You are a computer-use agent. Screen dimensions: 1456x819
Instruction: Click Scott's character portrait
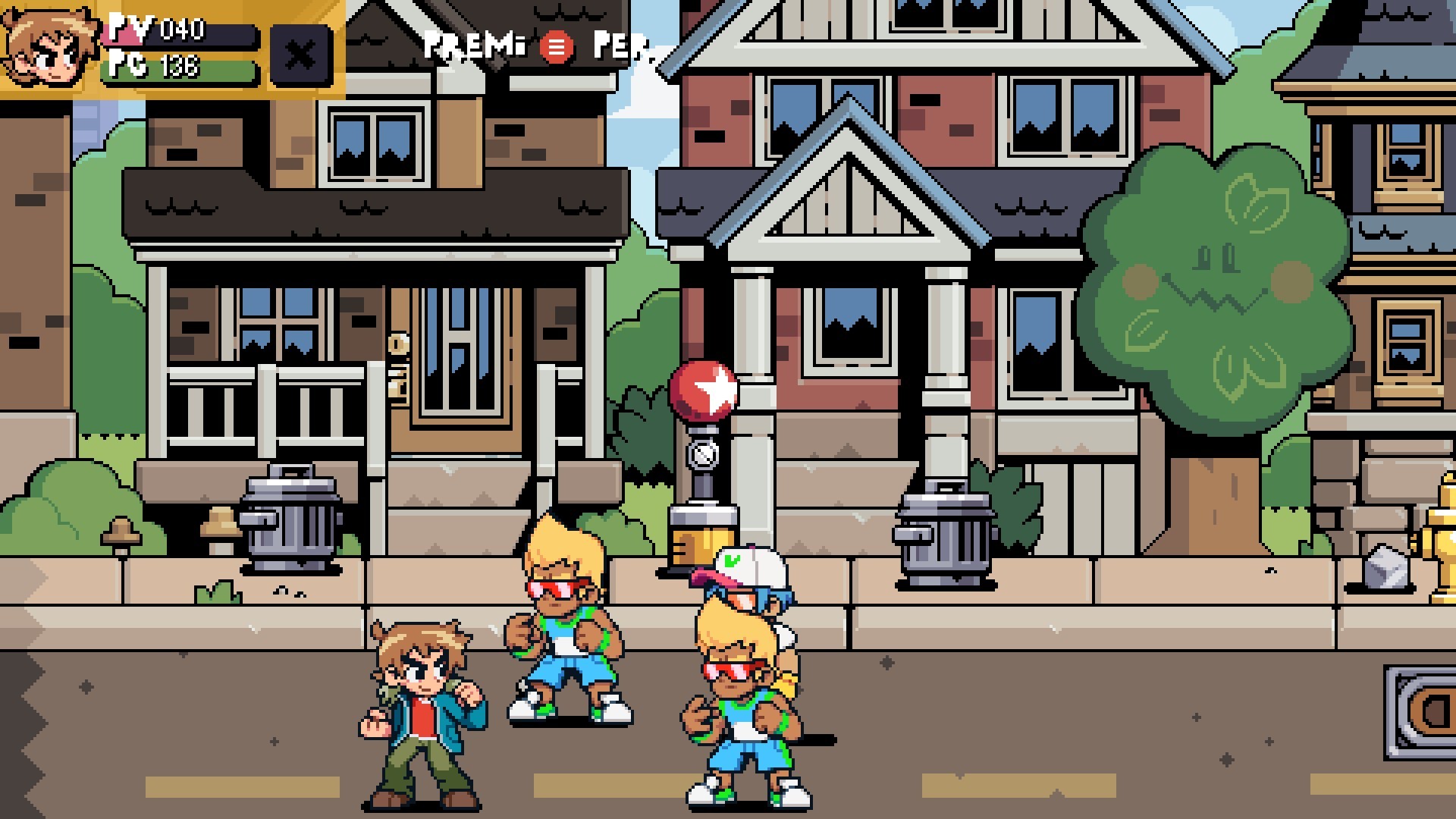[49, 47]
